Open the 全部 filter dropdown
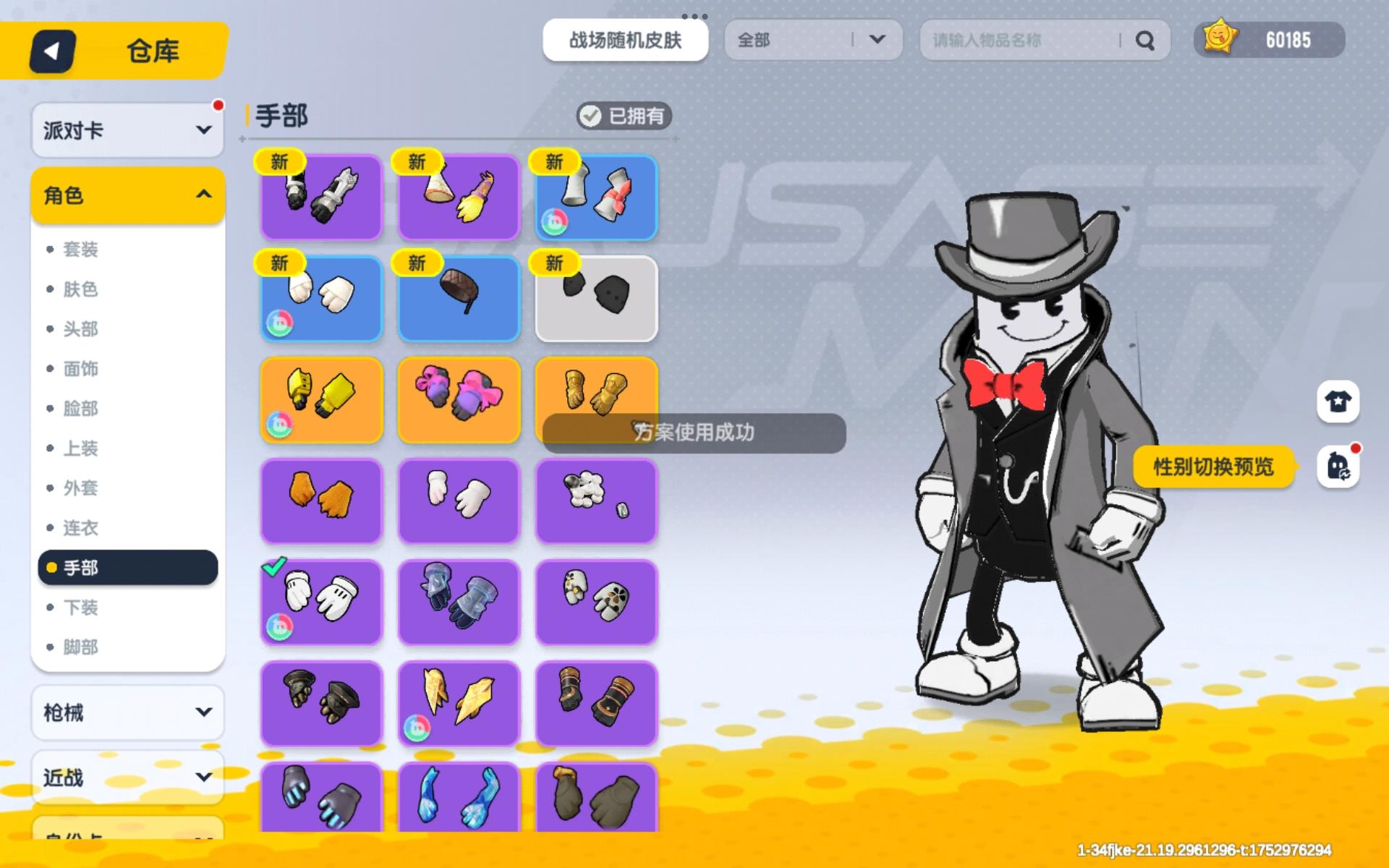Viewport: 1389px width, 868px height. coord(812,41)
